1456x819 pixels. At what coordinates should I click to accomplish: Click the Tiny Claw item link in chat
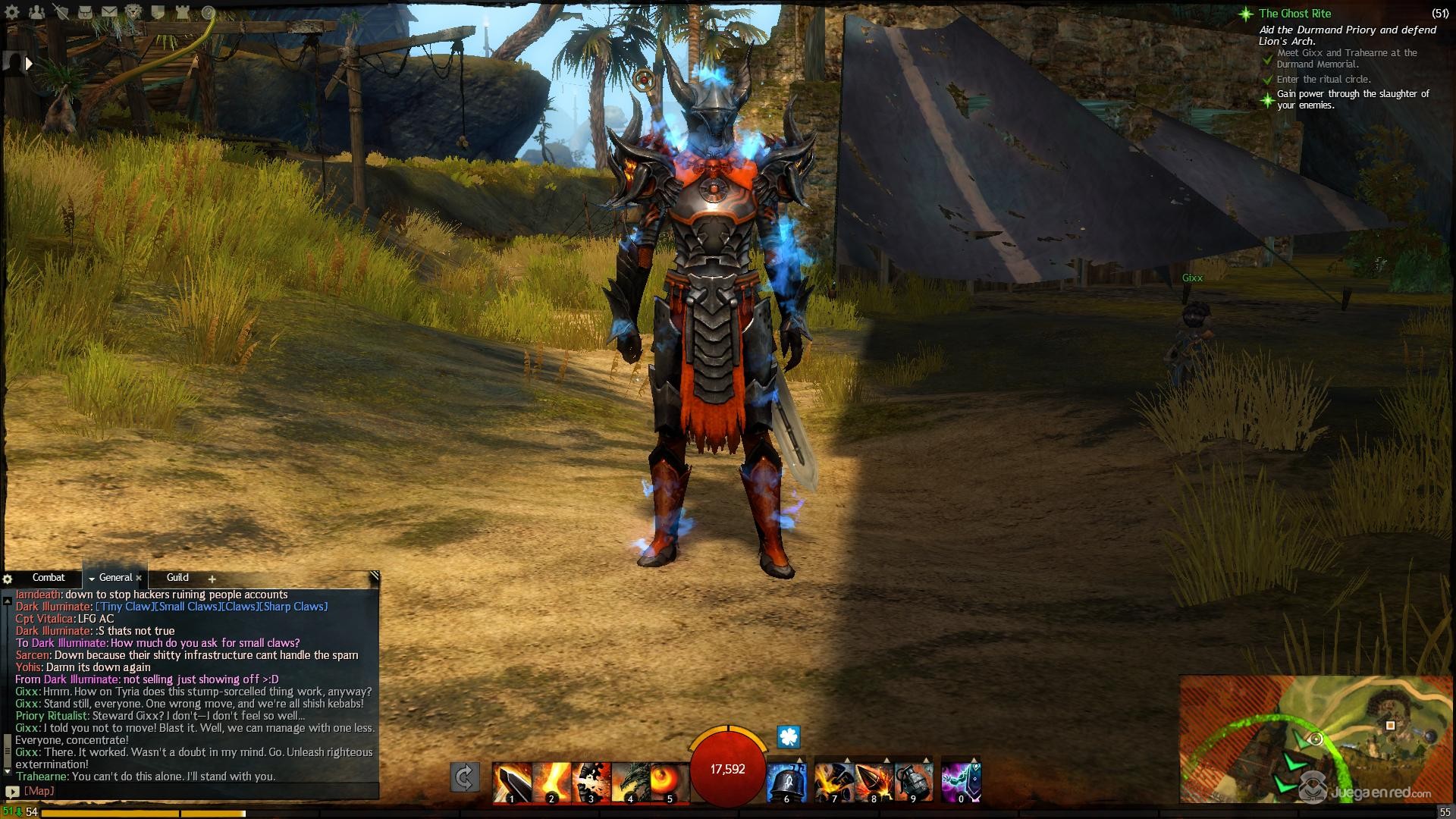coord(124,607)
